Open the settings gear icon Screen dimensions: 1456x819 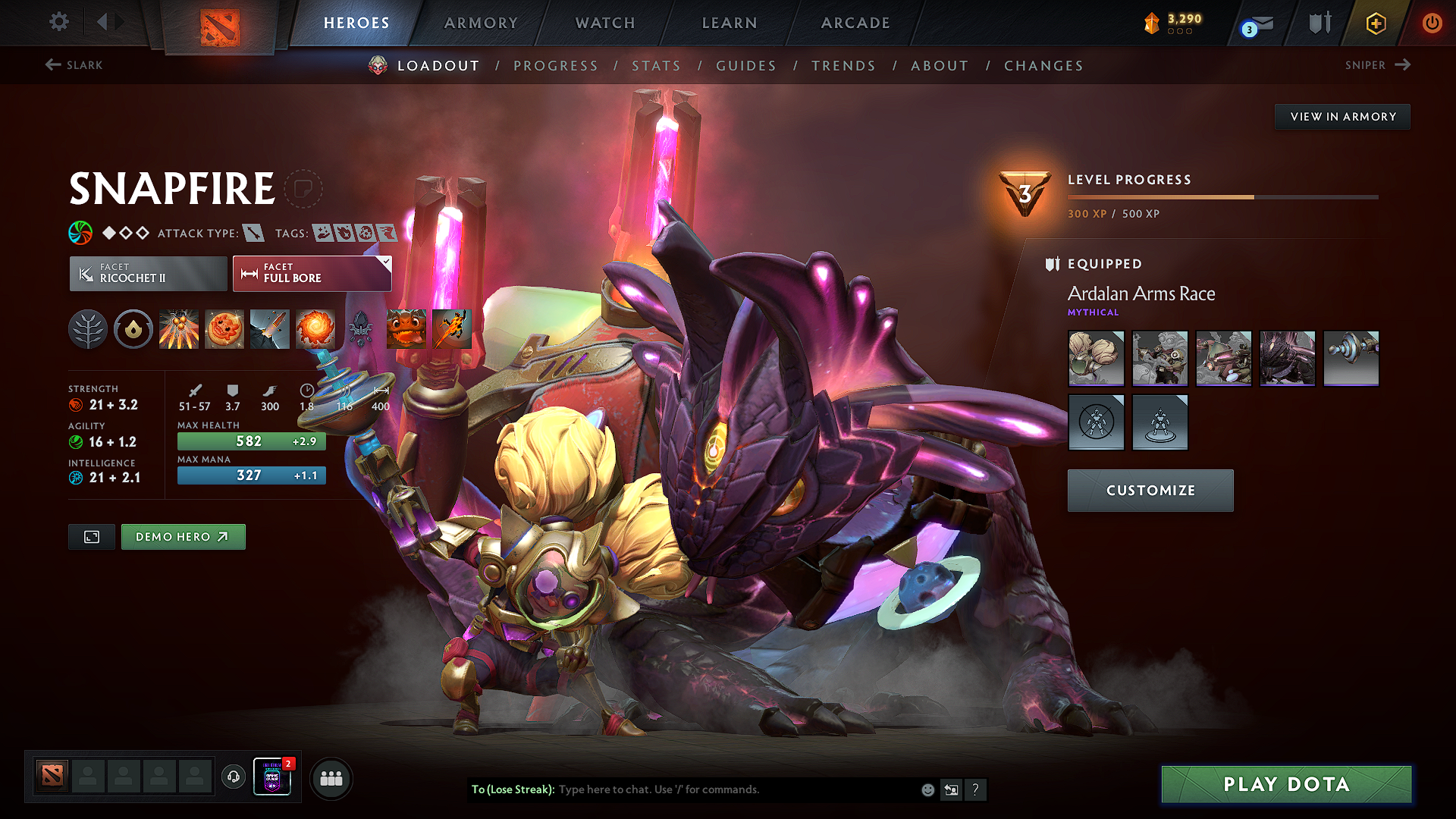pyautogui.click(x=58, y=22)
